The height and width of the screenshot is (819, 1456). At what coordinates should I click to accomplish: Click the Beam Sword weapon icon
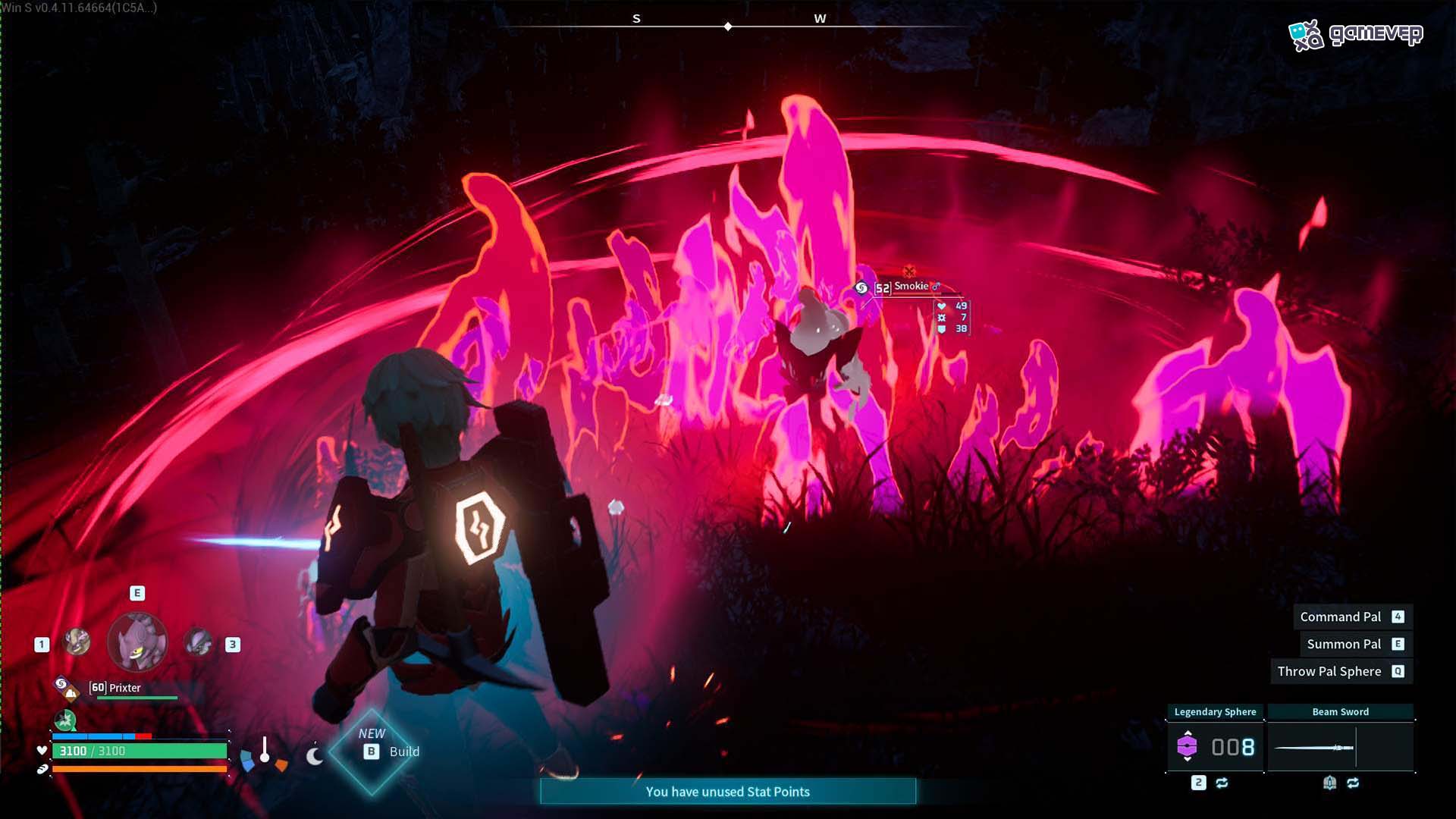(x=1313, y=748)
